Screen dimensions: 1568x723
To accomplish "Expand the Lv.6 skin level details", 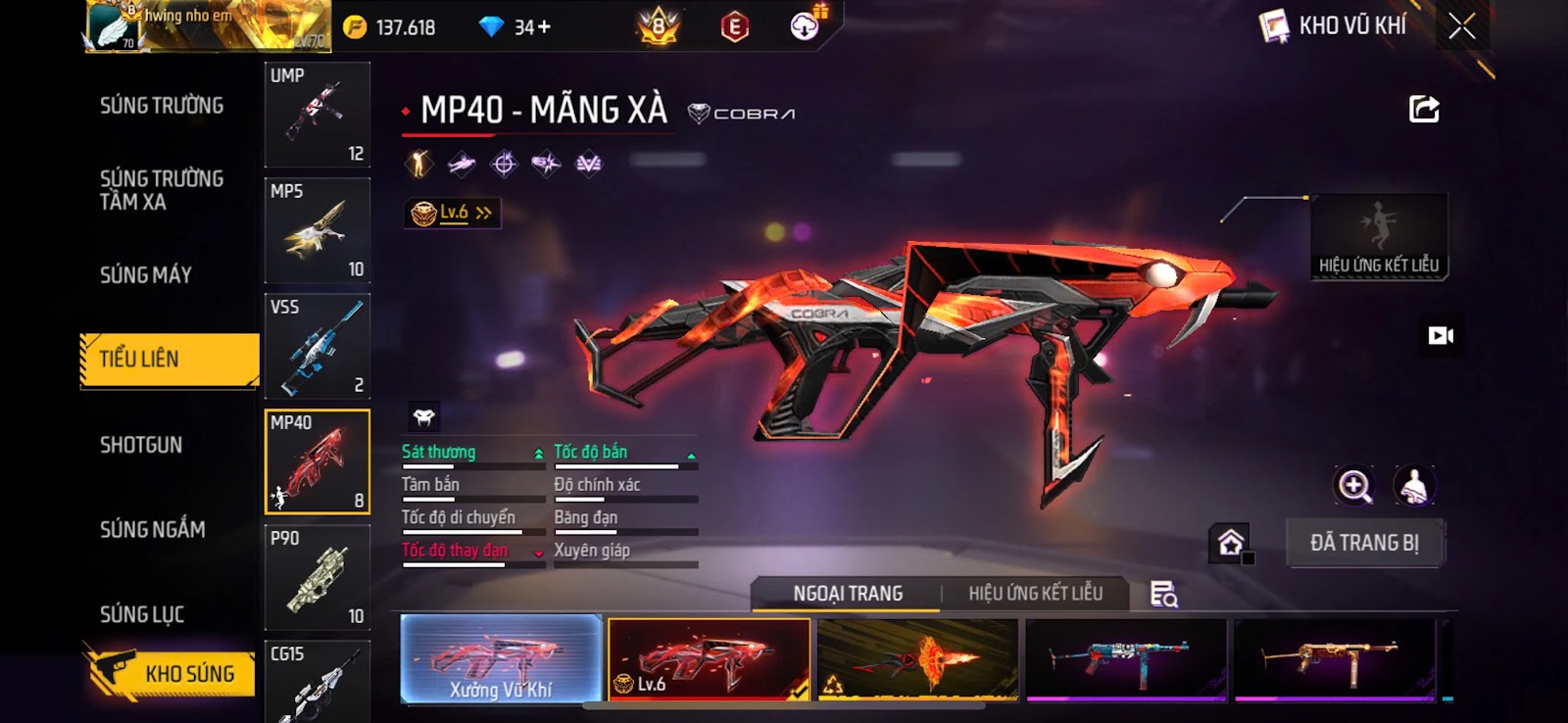I will coord(453,213).
